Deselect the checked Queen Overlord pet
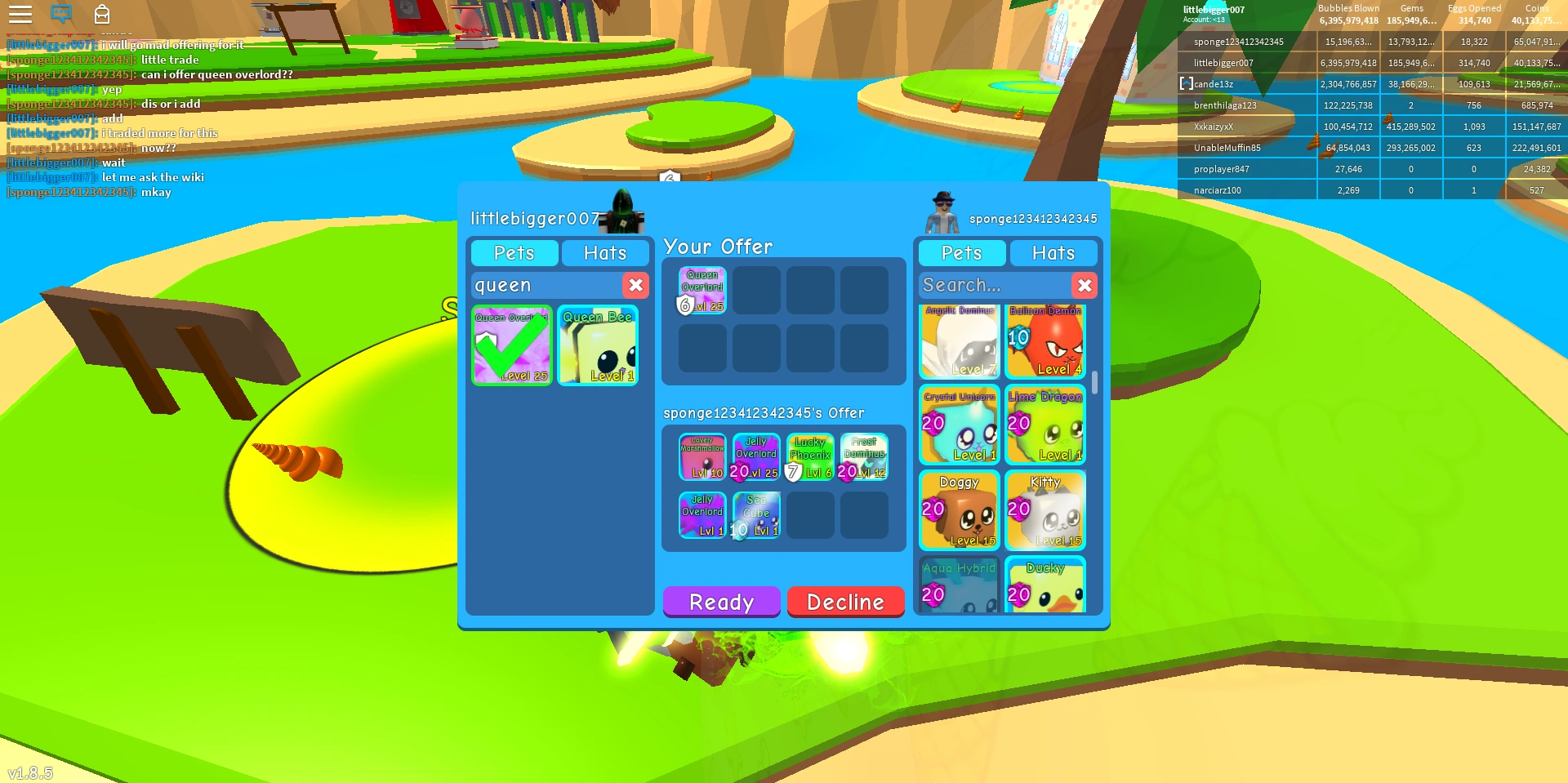The height and width of the screenshot is (783, 1568). click(x=512, y=345)
